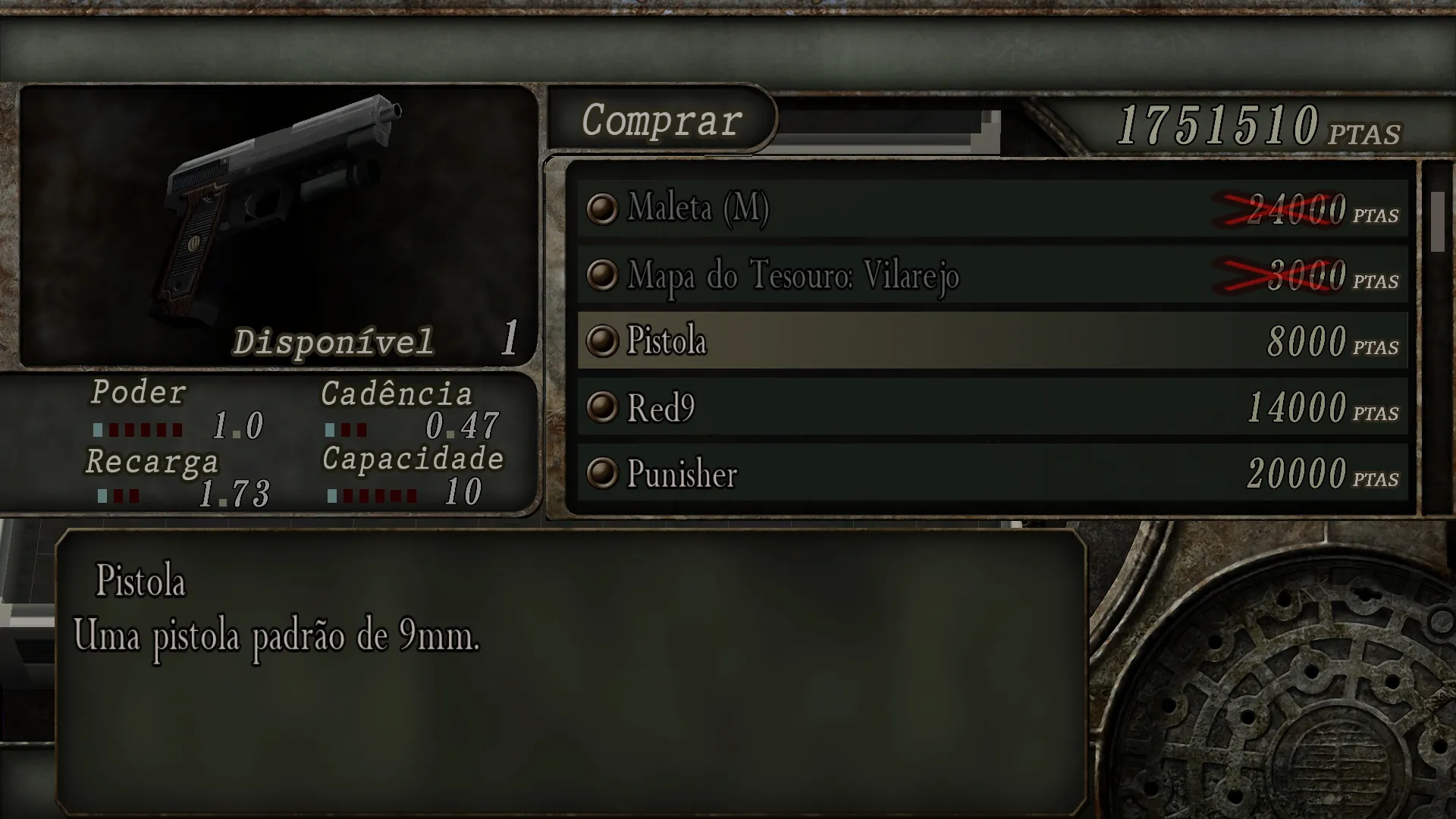Screen dimensions: 1456x819
Task: Pick the Punisher from the list
Action: 992,473
